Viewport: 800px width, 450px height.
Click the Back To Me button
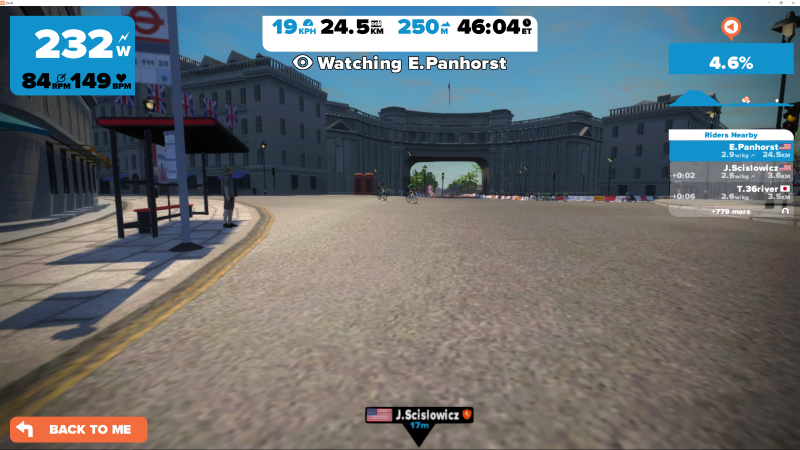(79, 429)
